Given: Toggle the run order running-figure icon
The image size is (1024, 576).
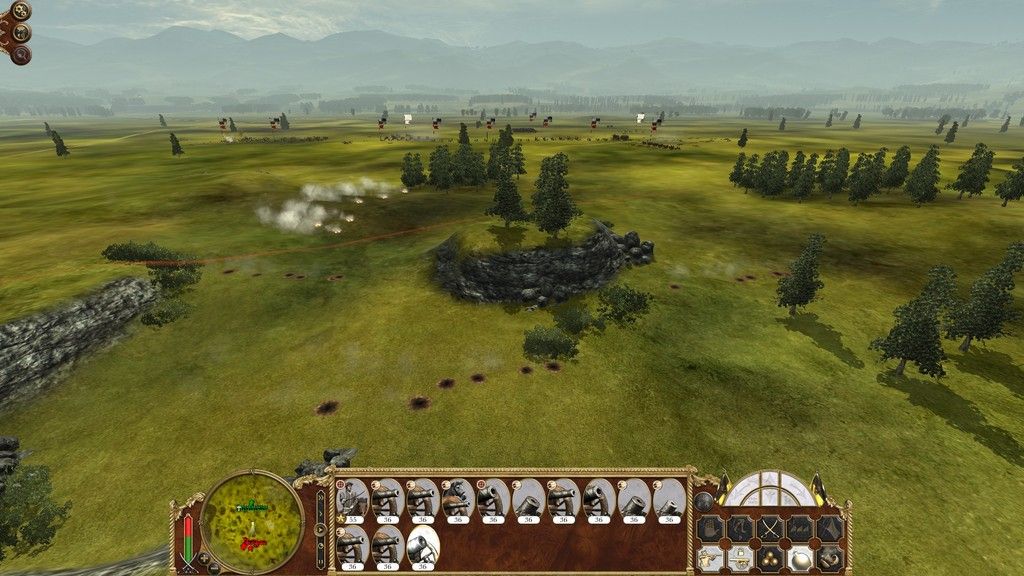Looking at the screenshot, I should tap(740, 527).
